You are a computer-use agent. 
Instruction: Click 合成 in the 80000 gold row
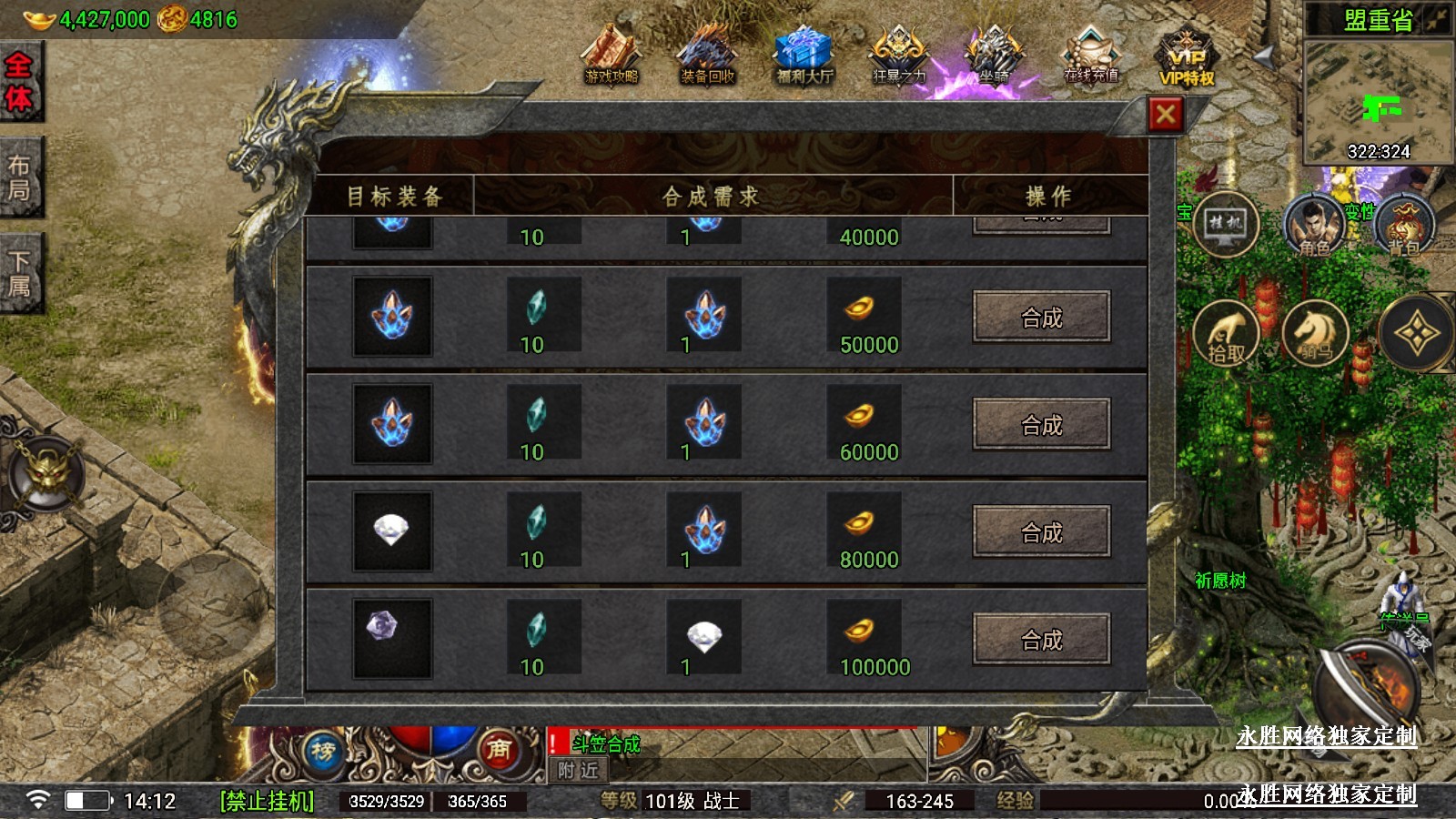1041,531
